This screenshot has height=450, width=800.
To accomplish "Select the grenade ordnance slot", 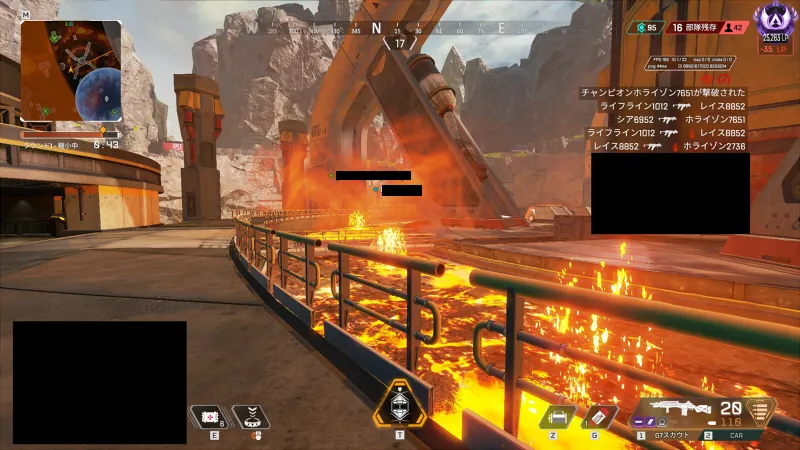I will coord(599,415).
